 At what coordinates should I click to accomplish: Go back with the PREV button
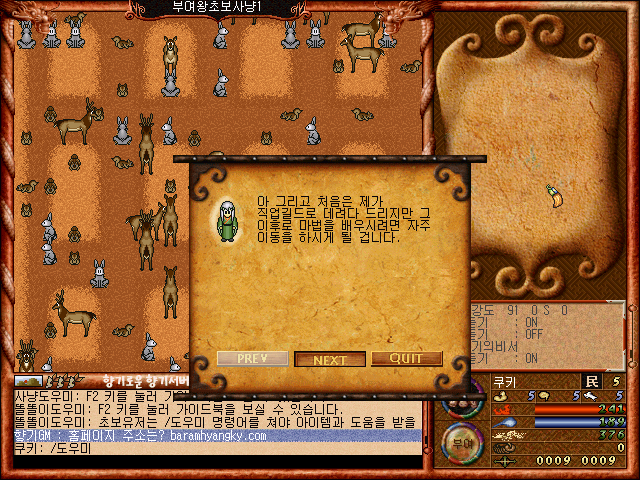pos(252,359)
